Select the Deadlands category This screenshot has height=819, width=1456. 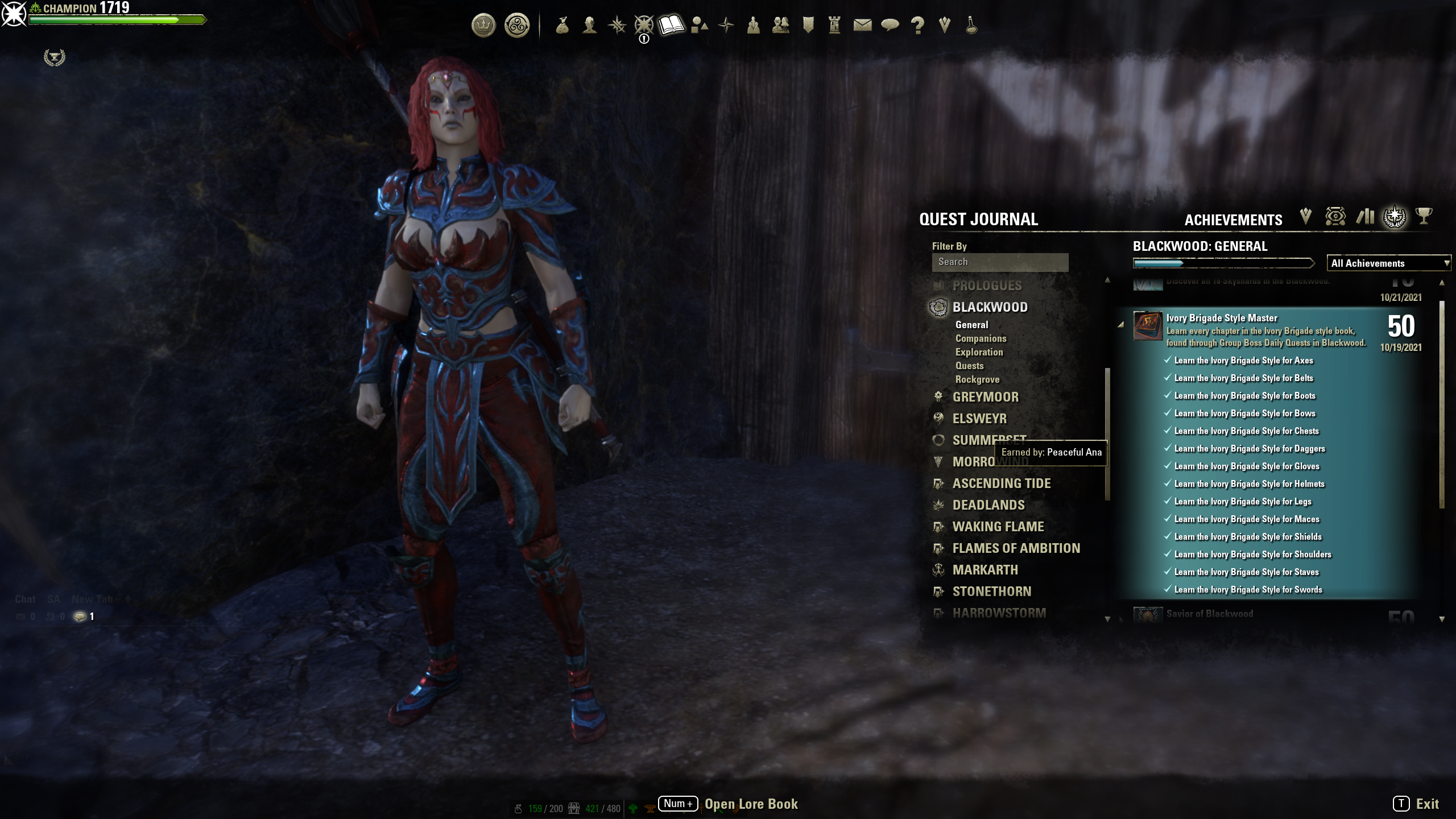pyautogui.click(x=988, y=505)
